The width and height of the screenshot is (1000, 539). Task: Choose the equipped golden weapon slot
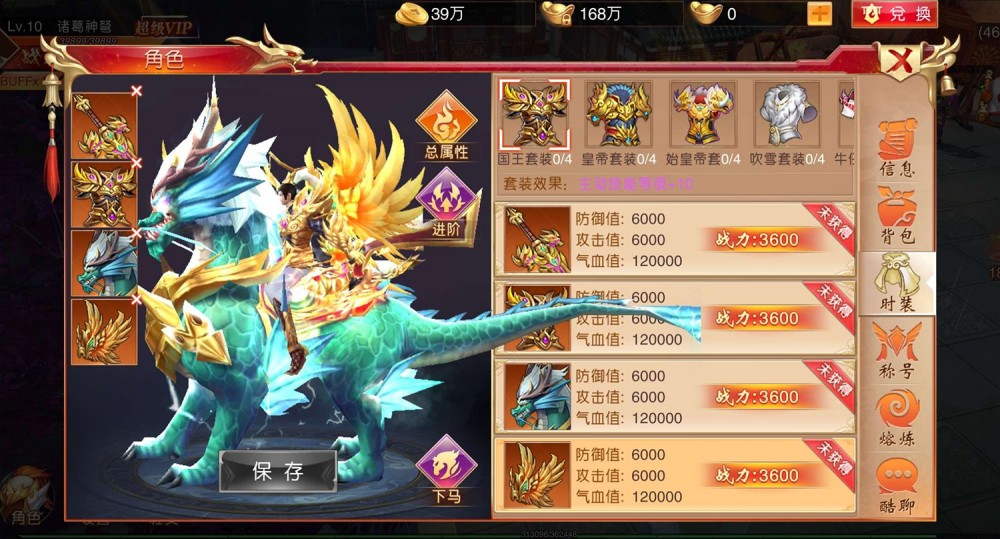[104, 126]
